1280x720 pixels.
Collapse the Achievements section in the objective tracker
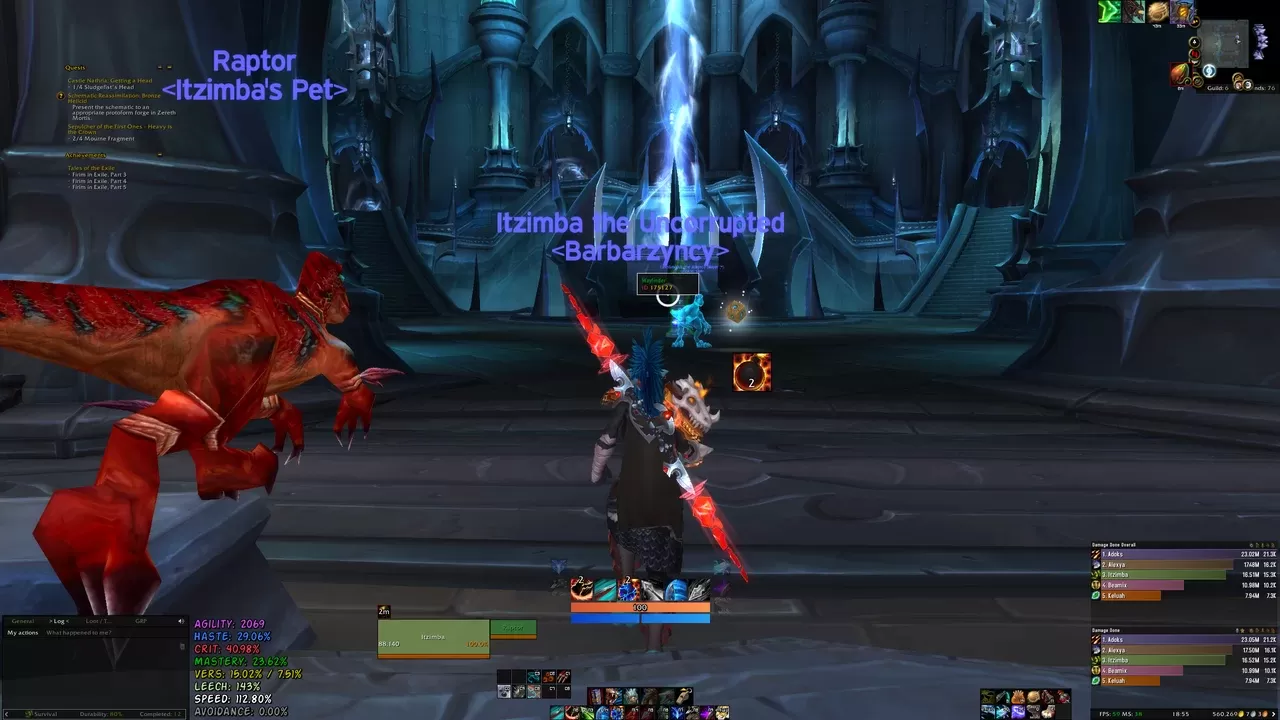[160, 154]
